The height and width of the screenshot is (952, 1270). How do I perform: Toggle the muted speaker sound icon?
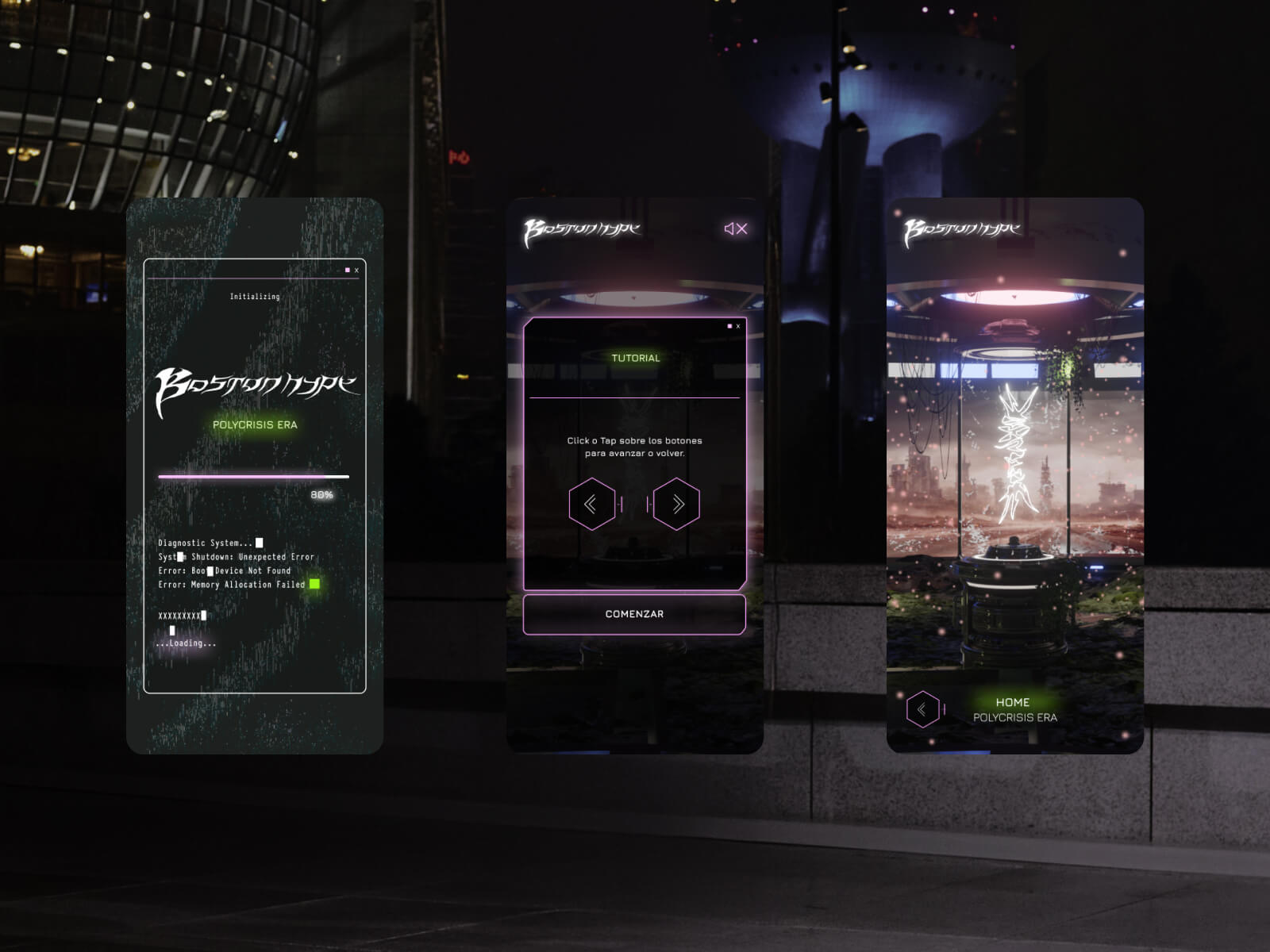736,228
